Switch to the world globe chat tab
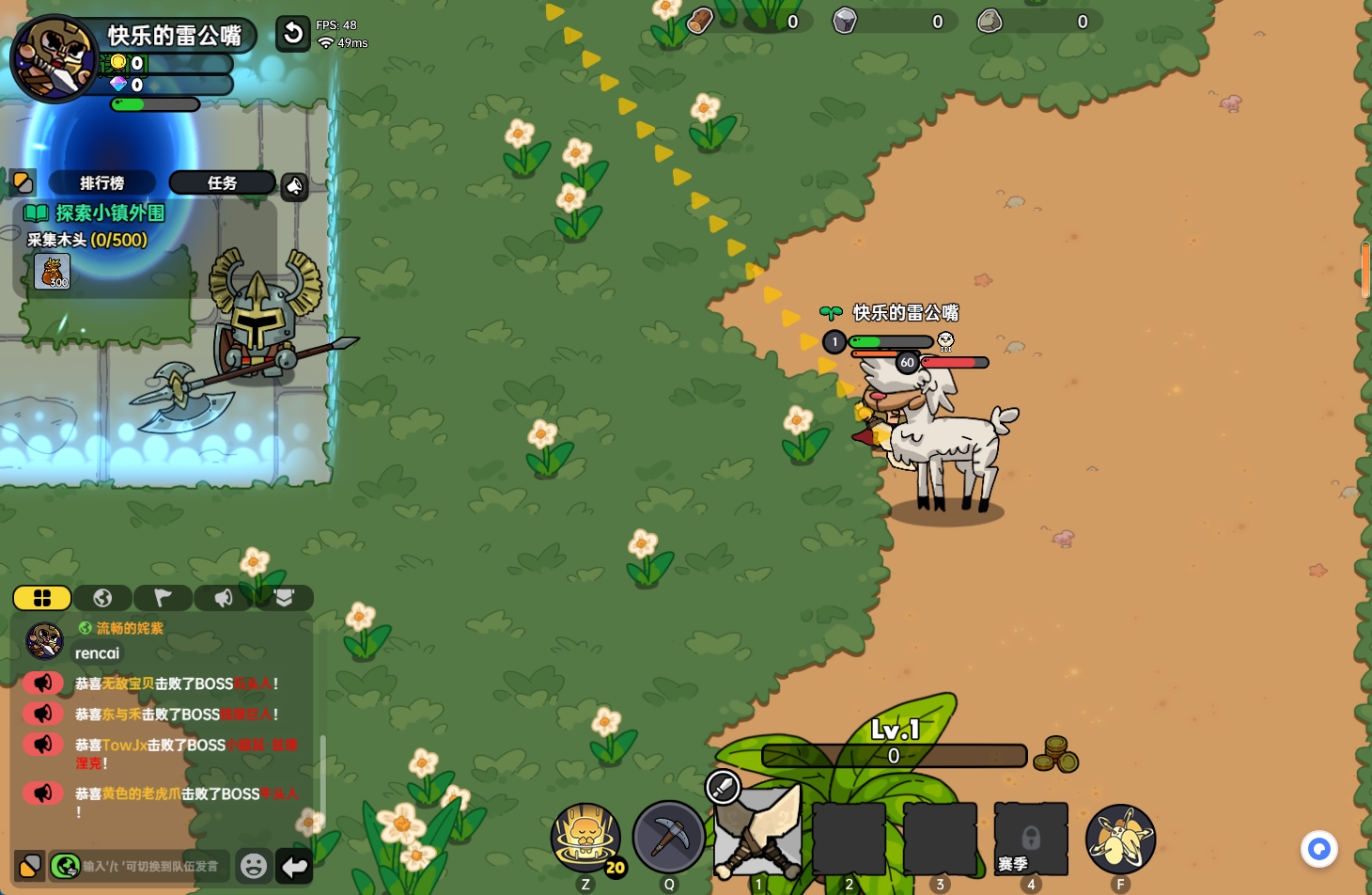Image resolution: width=1372 pixels, height=895 pixels. (x=102, y=598)
